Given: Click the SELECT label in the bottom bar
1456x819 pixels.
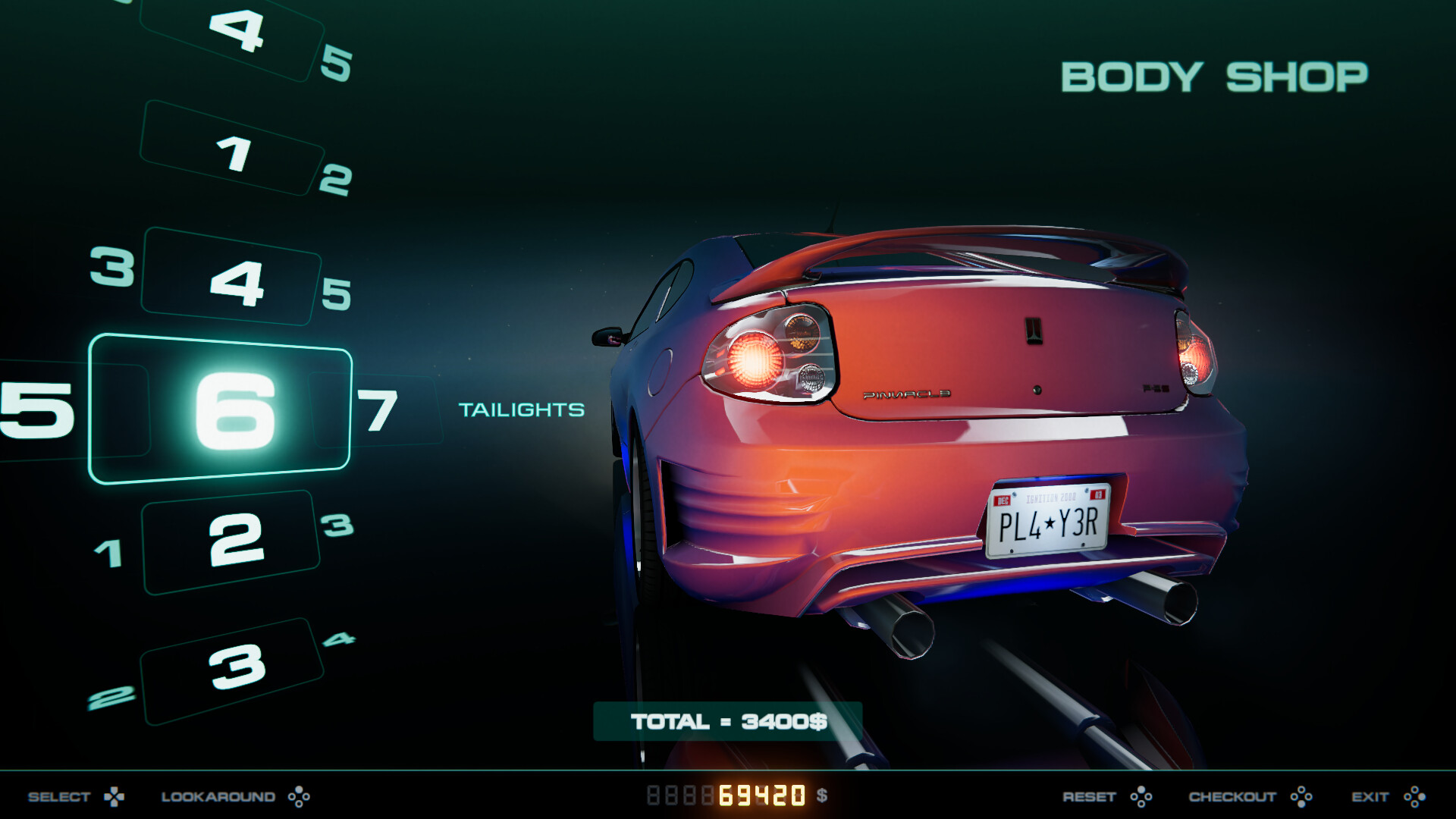Looking at the screenshot, I should 59,797.
